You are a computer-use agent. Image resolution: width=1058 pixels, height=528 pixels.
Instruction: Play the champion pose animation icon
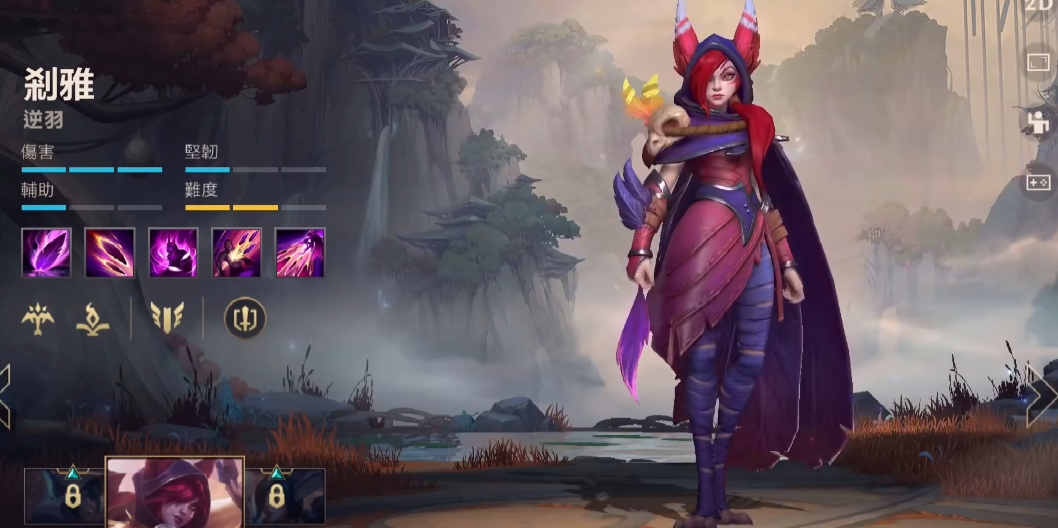1039,122
